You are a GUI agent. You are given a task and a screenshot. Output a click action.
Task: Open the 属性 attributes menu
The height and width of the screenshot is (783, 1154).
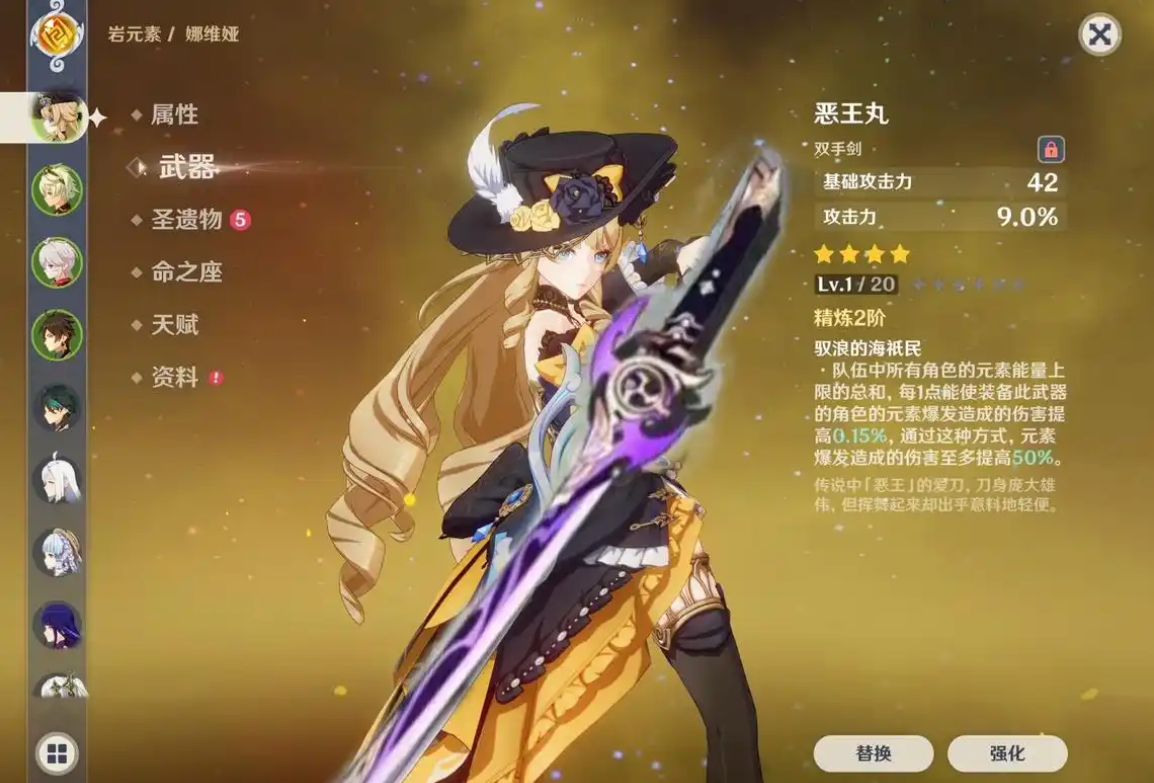click(174, 115)
